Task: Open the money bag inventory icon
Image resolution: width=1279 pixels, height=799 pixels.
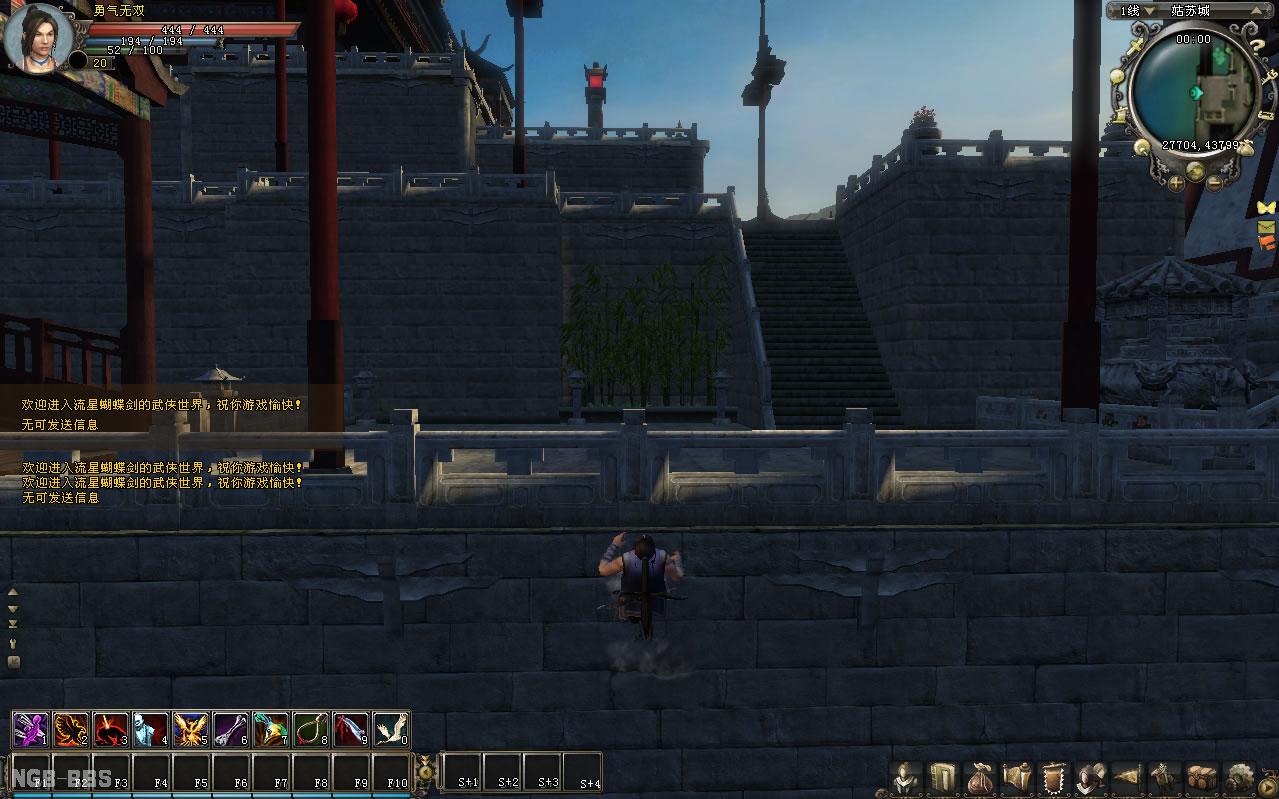Action: pos(980,777)
